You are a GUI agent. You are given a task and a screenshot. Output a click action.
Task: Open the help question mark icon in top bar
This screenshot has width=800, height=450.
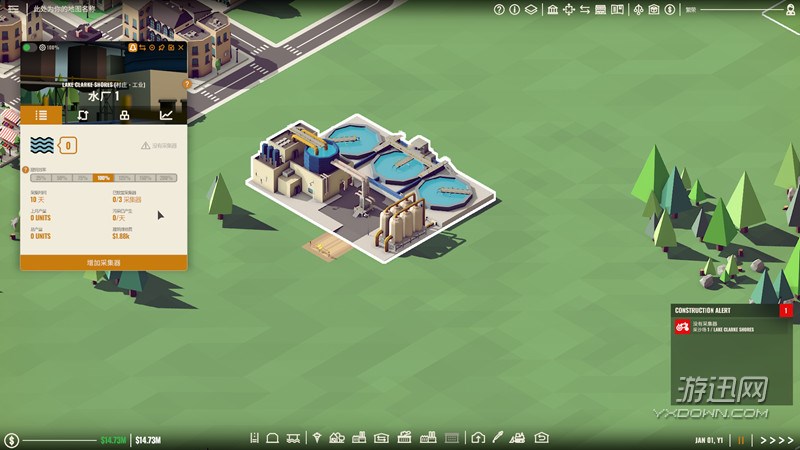[500, 10]
